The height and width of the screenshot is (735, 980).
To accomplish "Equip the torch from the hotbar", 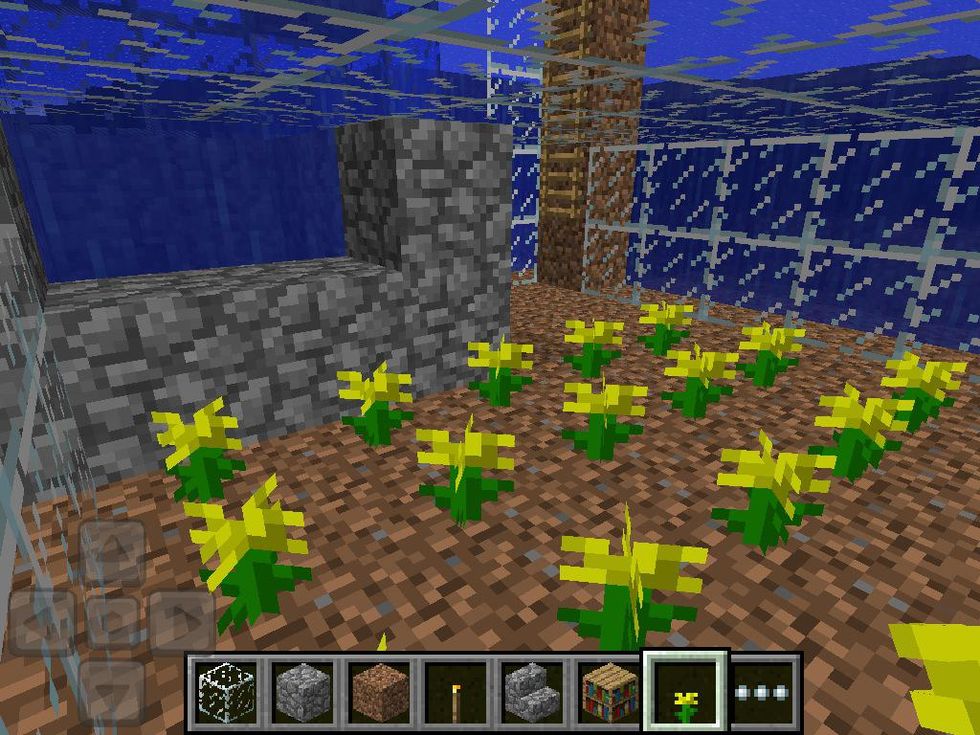I will 455,691.
